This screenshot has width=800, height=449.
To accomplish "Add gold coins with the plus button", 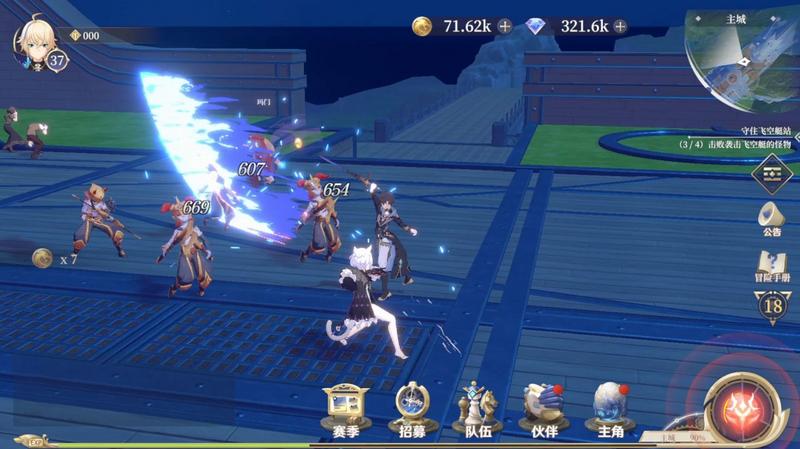I will (x=504, y=26).
